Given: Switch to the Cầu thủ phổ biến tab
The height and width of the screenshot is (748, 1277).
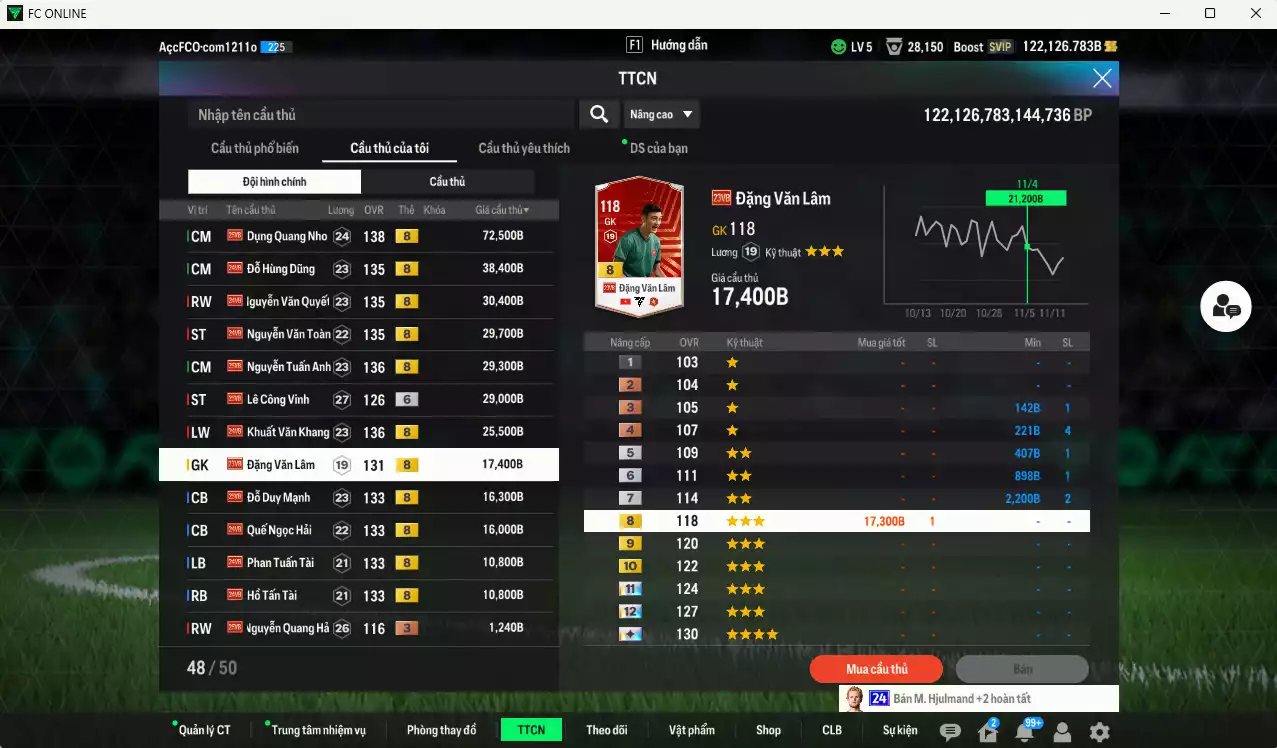Looking at the screenshot, I should point(254,148).
